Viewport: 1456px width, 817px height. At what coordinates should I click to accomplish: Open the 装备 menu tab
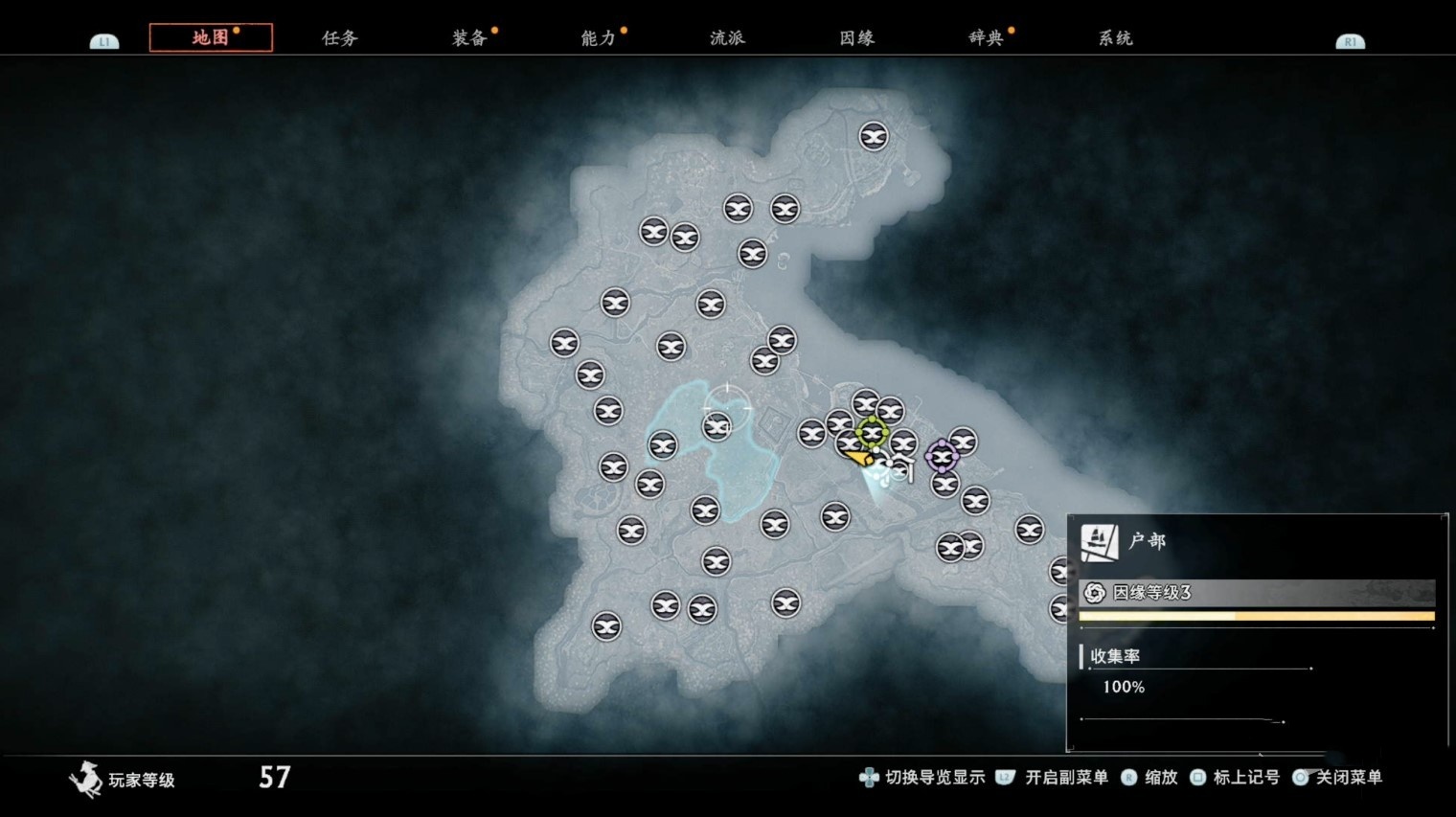(468, 38)
